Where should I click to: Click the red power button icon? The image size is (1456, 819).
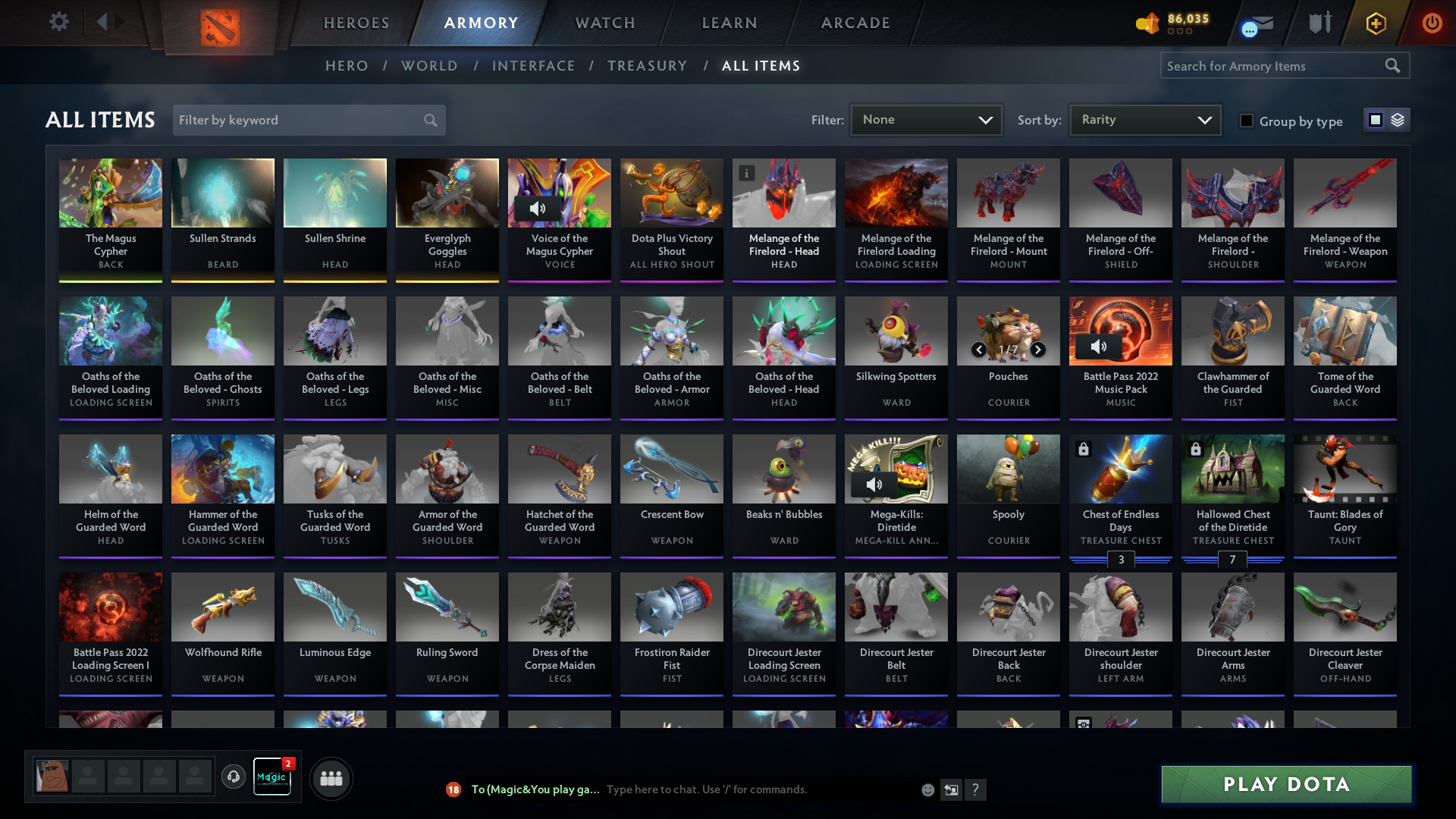click(1432, 23)
